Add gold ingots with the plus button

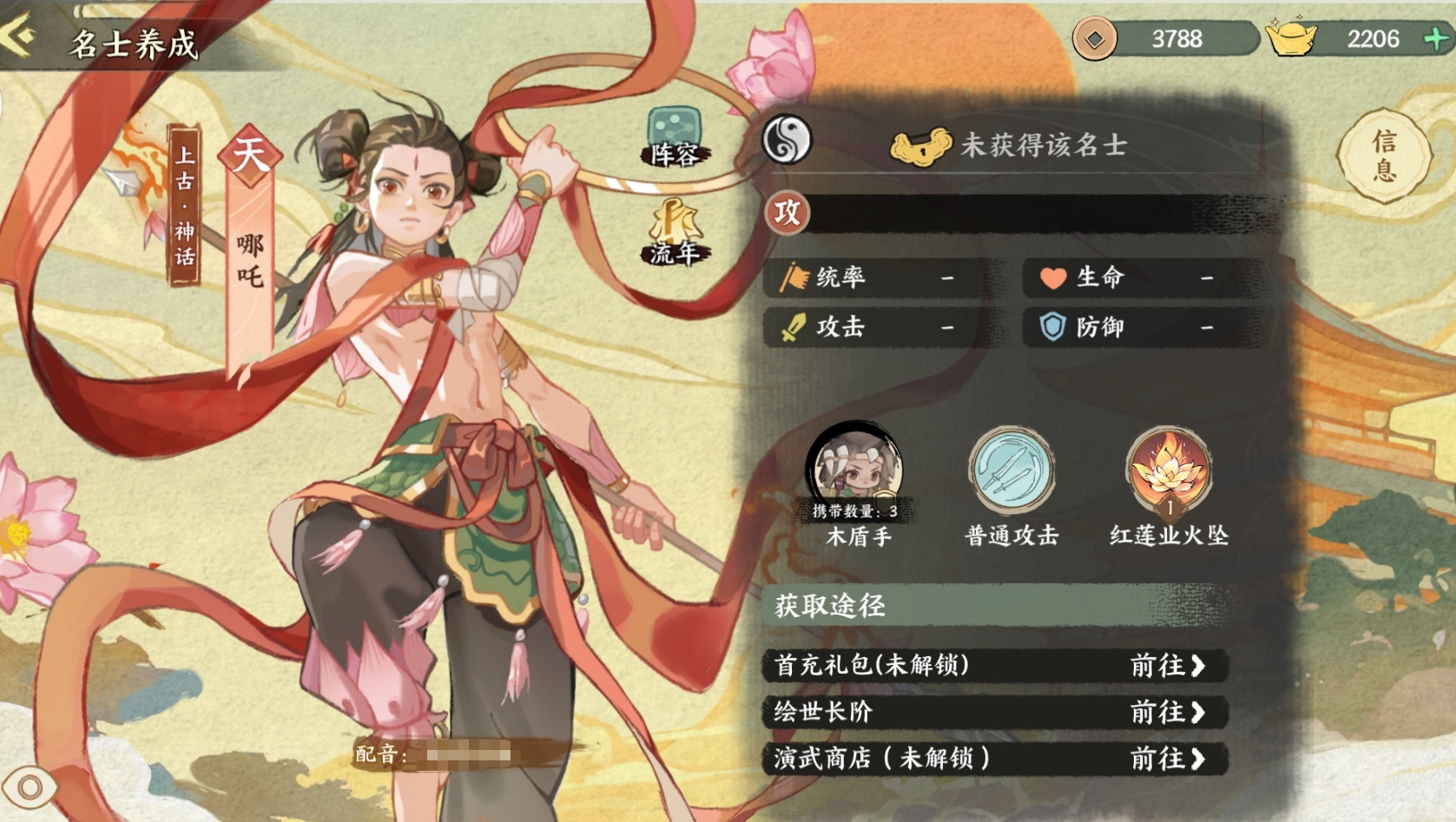[1436, 38]
